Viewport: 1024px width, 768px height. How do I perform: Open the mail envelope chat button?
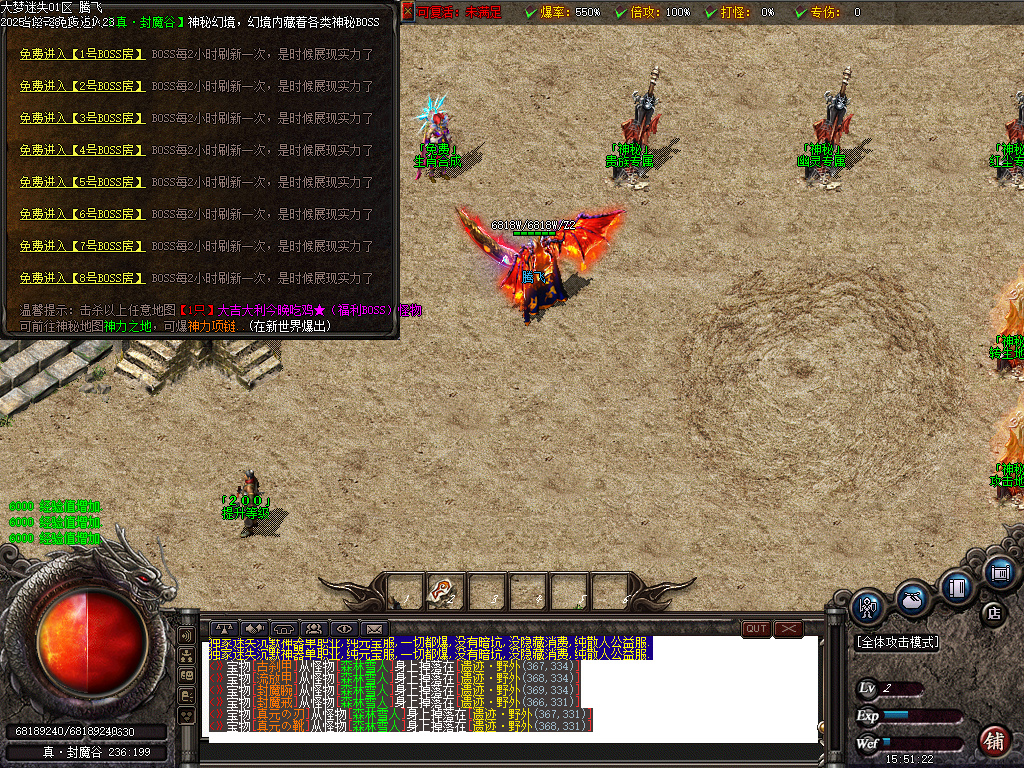pyautogui.click(x=374, y=629)
